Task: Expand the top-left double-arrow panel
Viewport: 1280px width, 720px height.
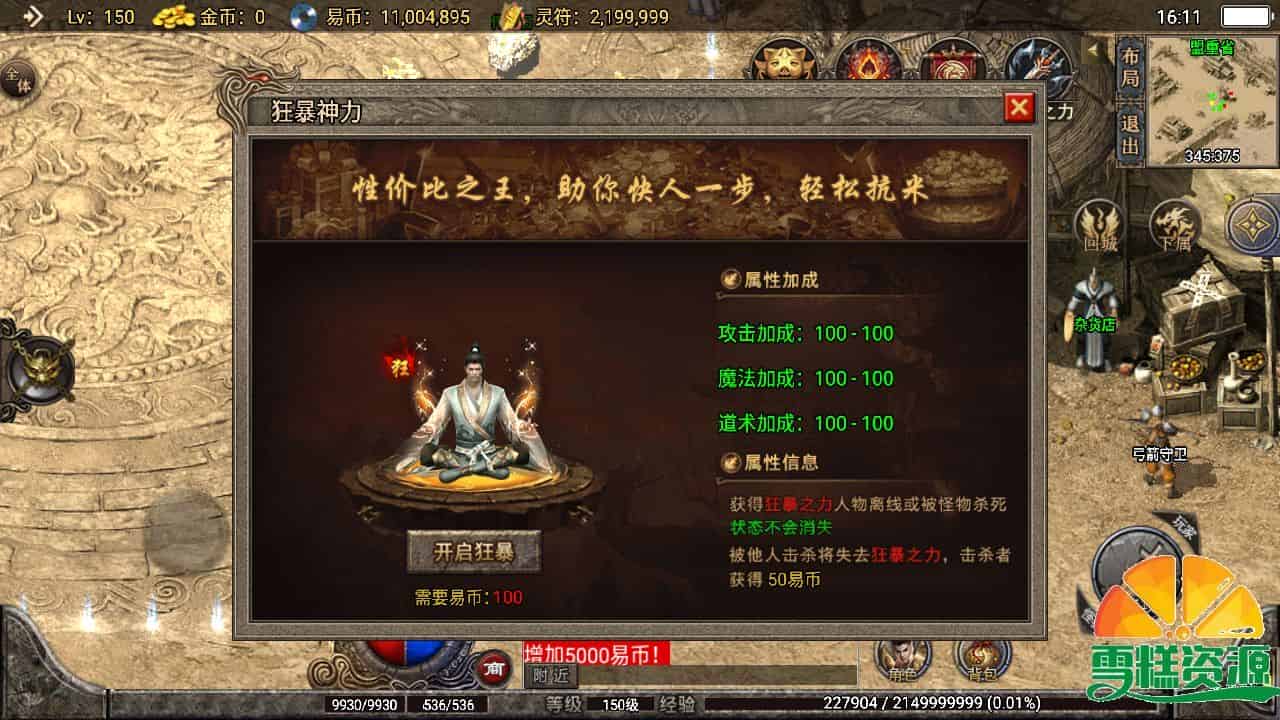Action: [34, 16]
